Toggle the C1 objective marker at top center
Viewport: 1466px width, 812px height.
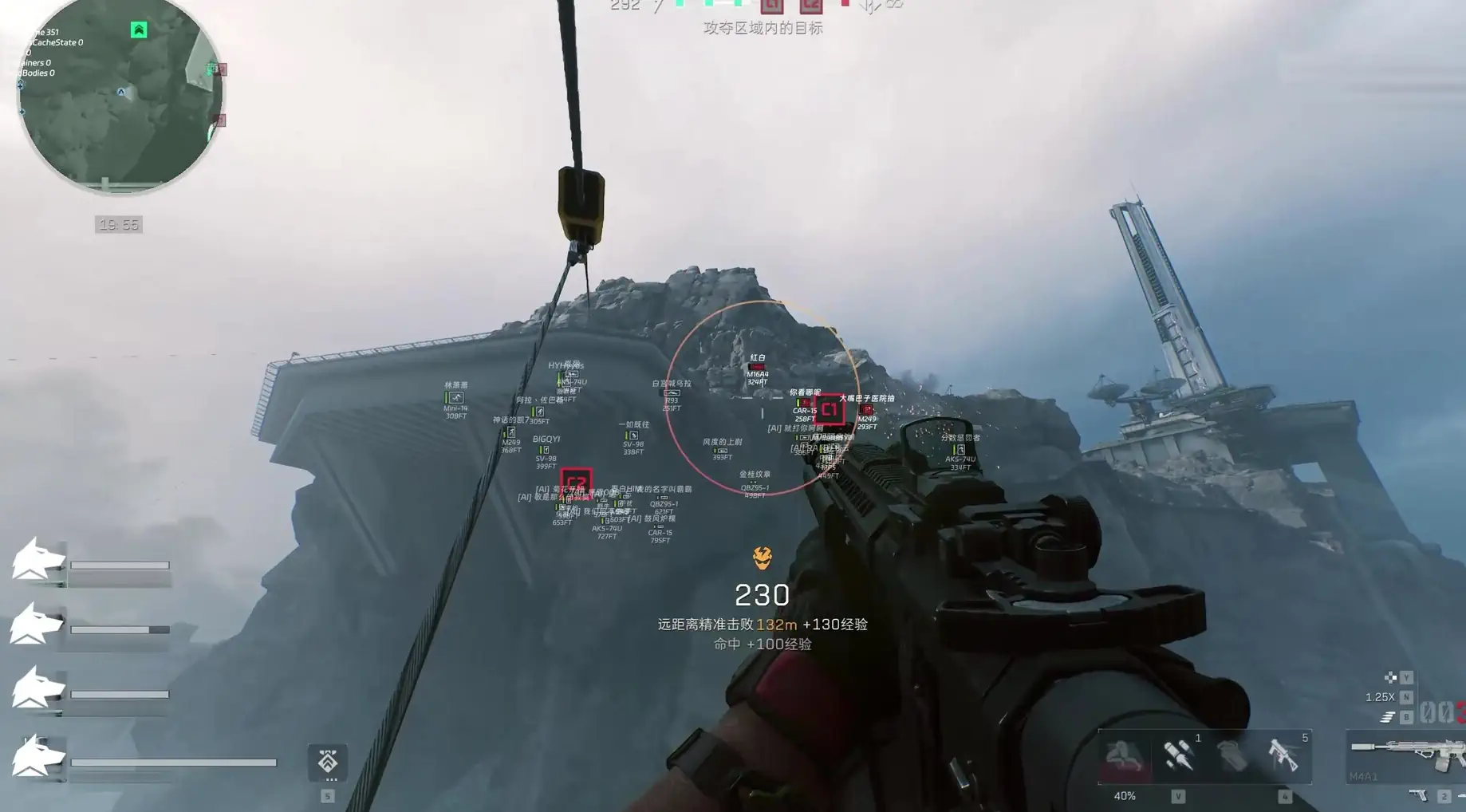[x=772, y=6]
